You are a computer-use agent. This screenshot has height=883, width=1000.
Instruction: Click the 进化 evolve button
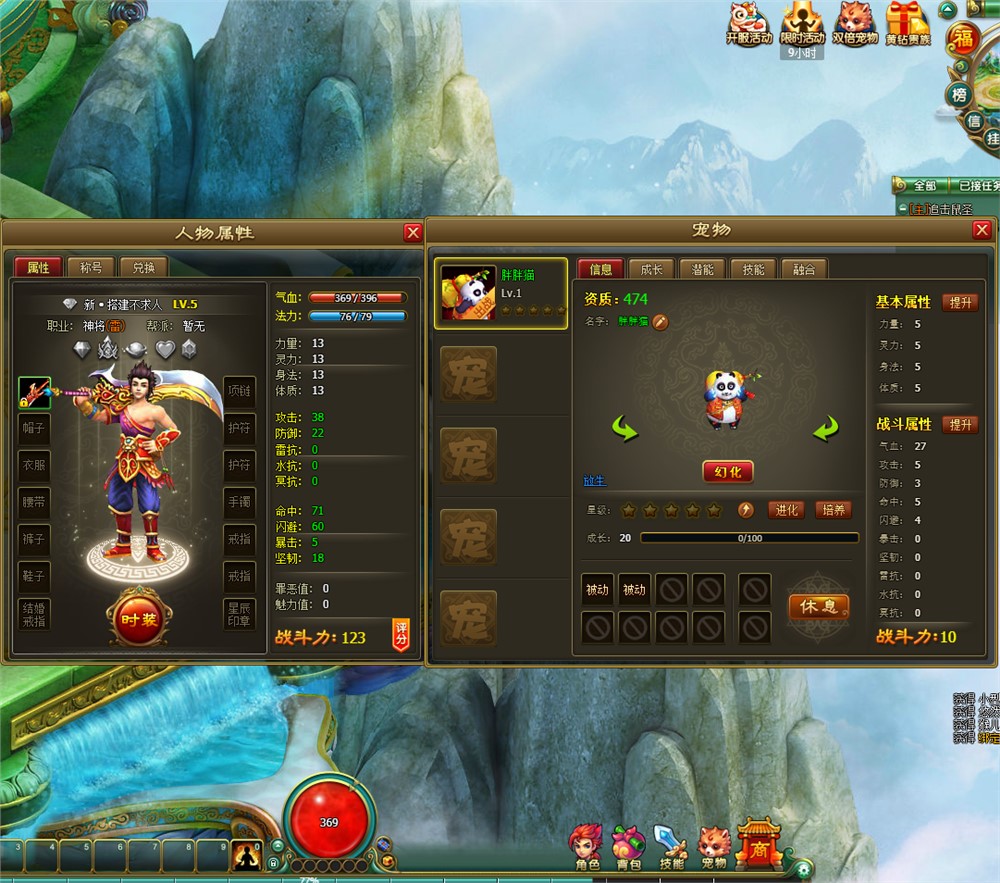(x=787, y=510)
